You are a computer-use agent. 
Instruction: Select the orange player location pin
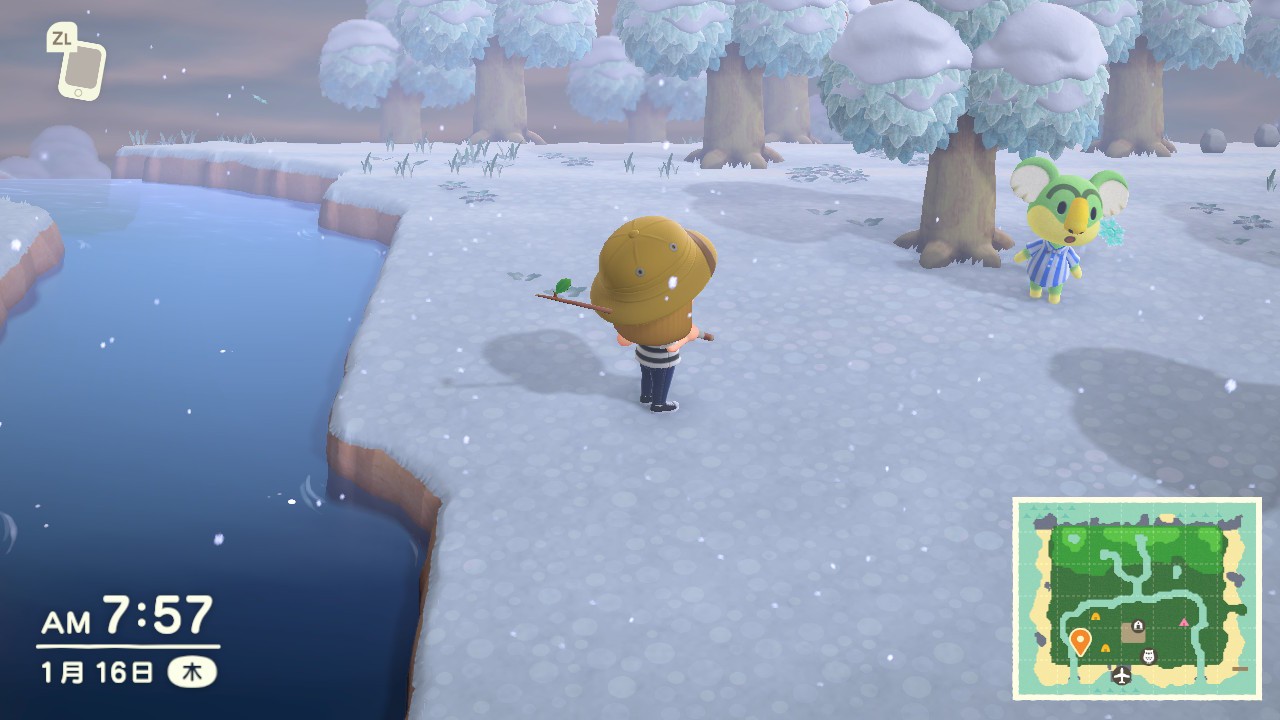click(1080, 640)
